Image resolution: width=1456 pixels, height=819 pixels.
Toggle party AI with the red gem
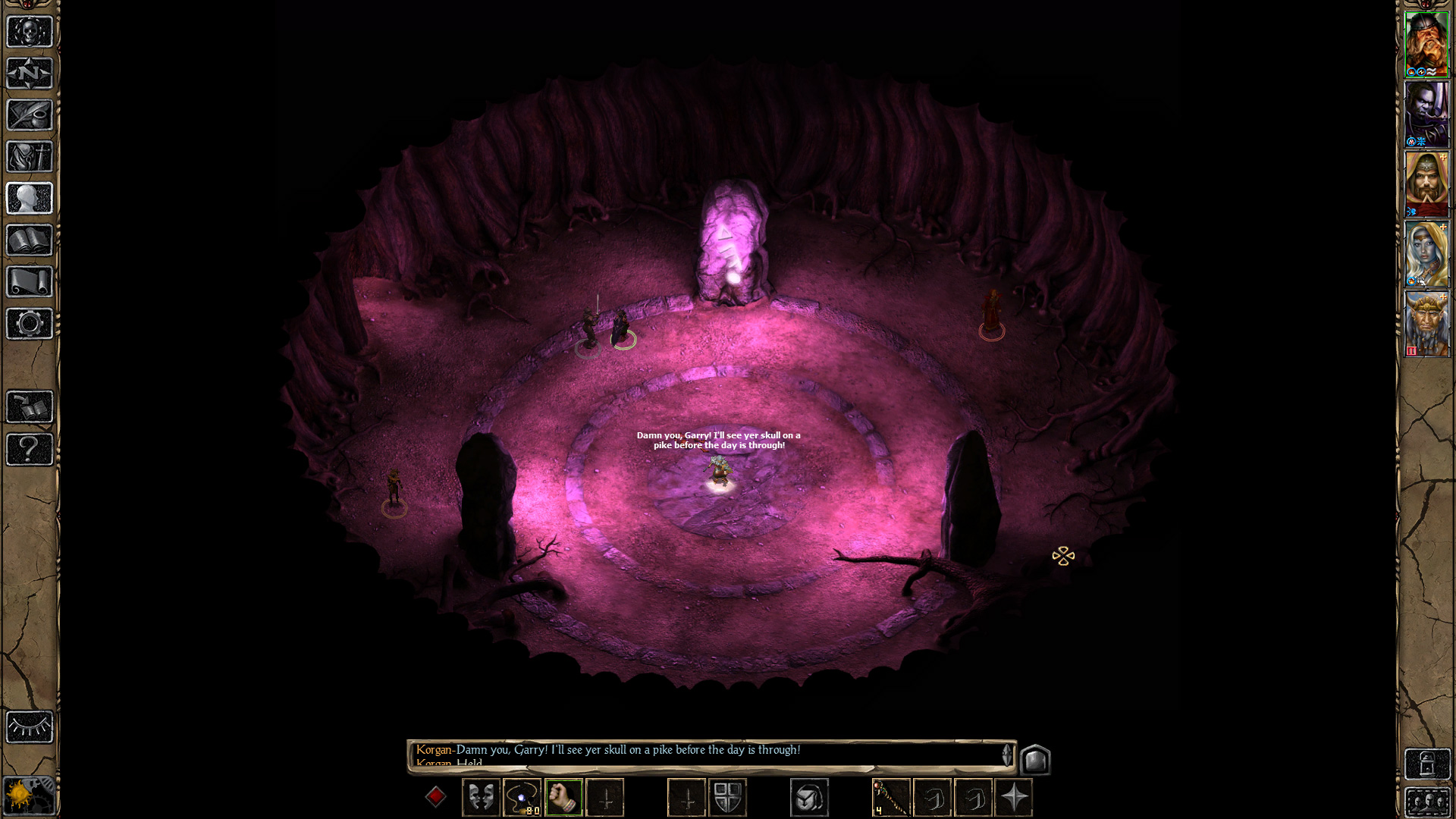[437, 796]
